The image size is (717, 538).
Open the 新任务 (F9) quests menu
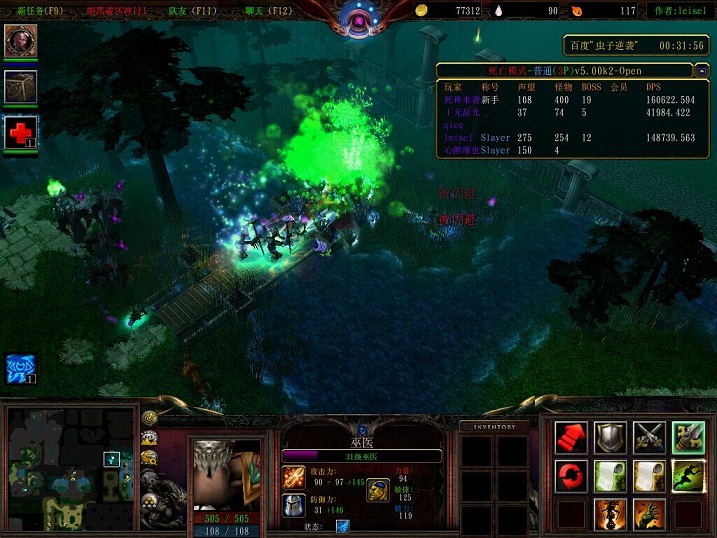[x=34, y=10]
